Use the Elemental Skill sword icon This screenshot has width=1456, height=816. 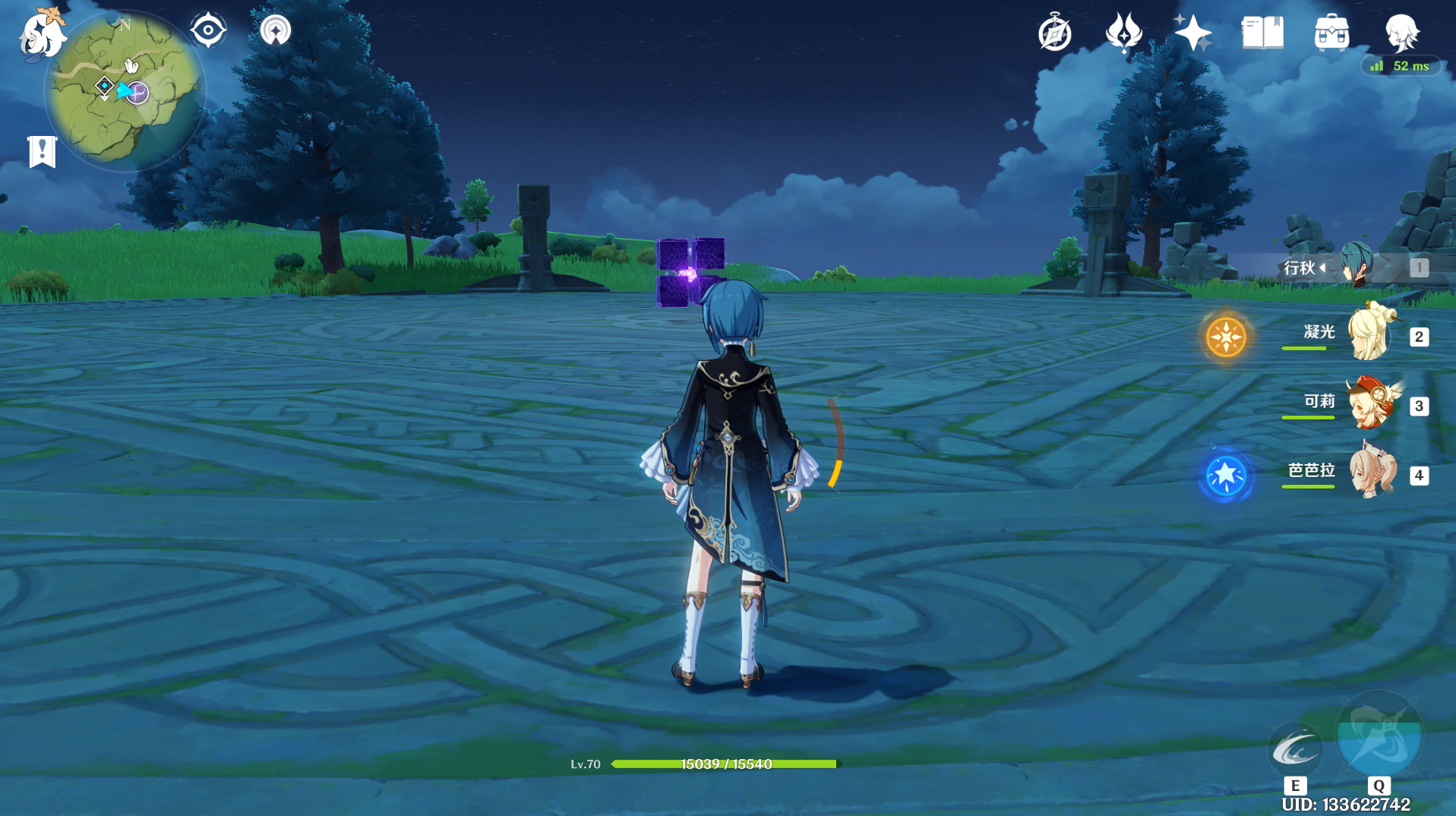point(1295,749)
